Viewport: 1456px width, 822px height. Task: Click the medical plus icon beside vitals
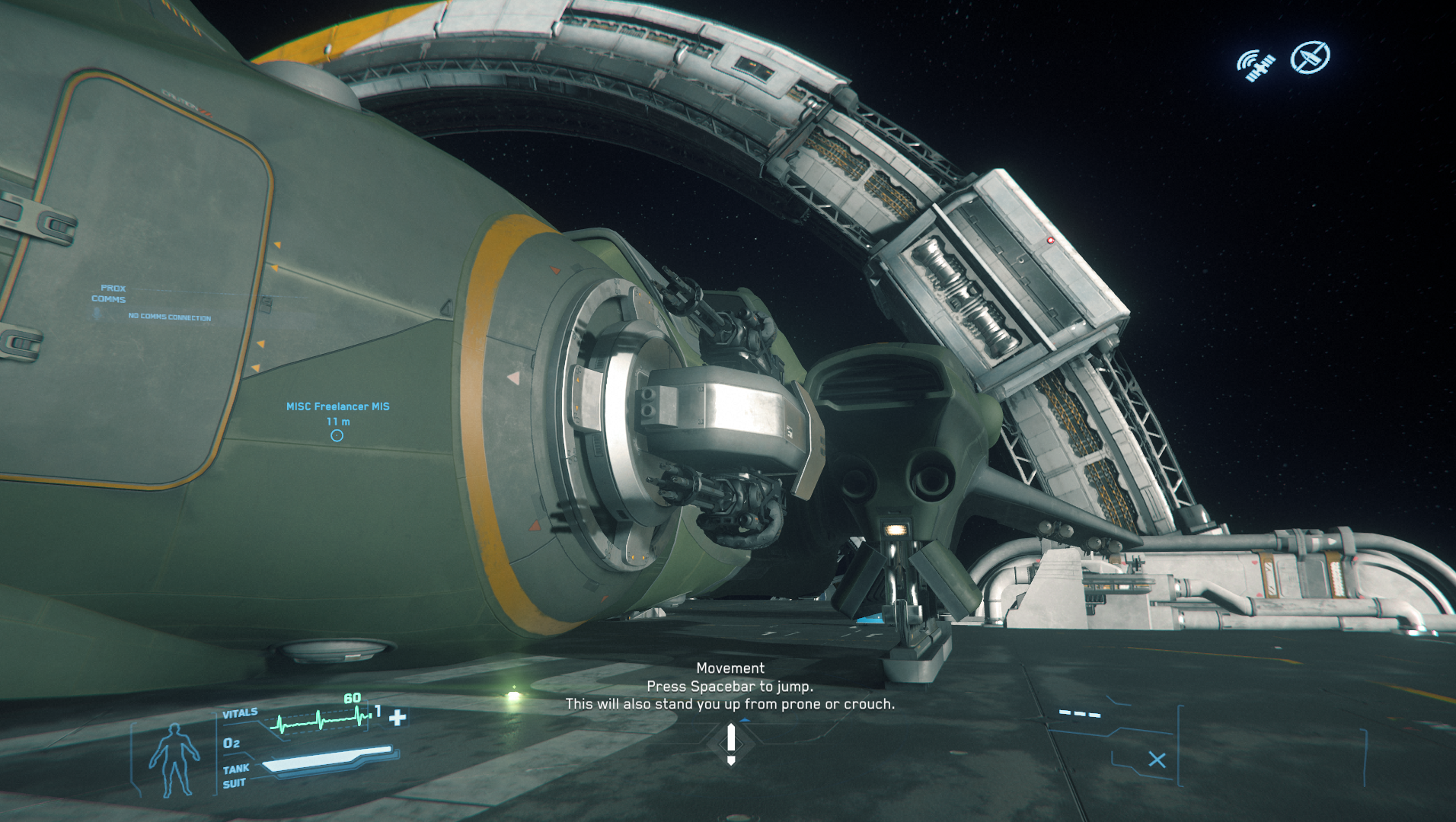tap(398, 717)
